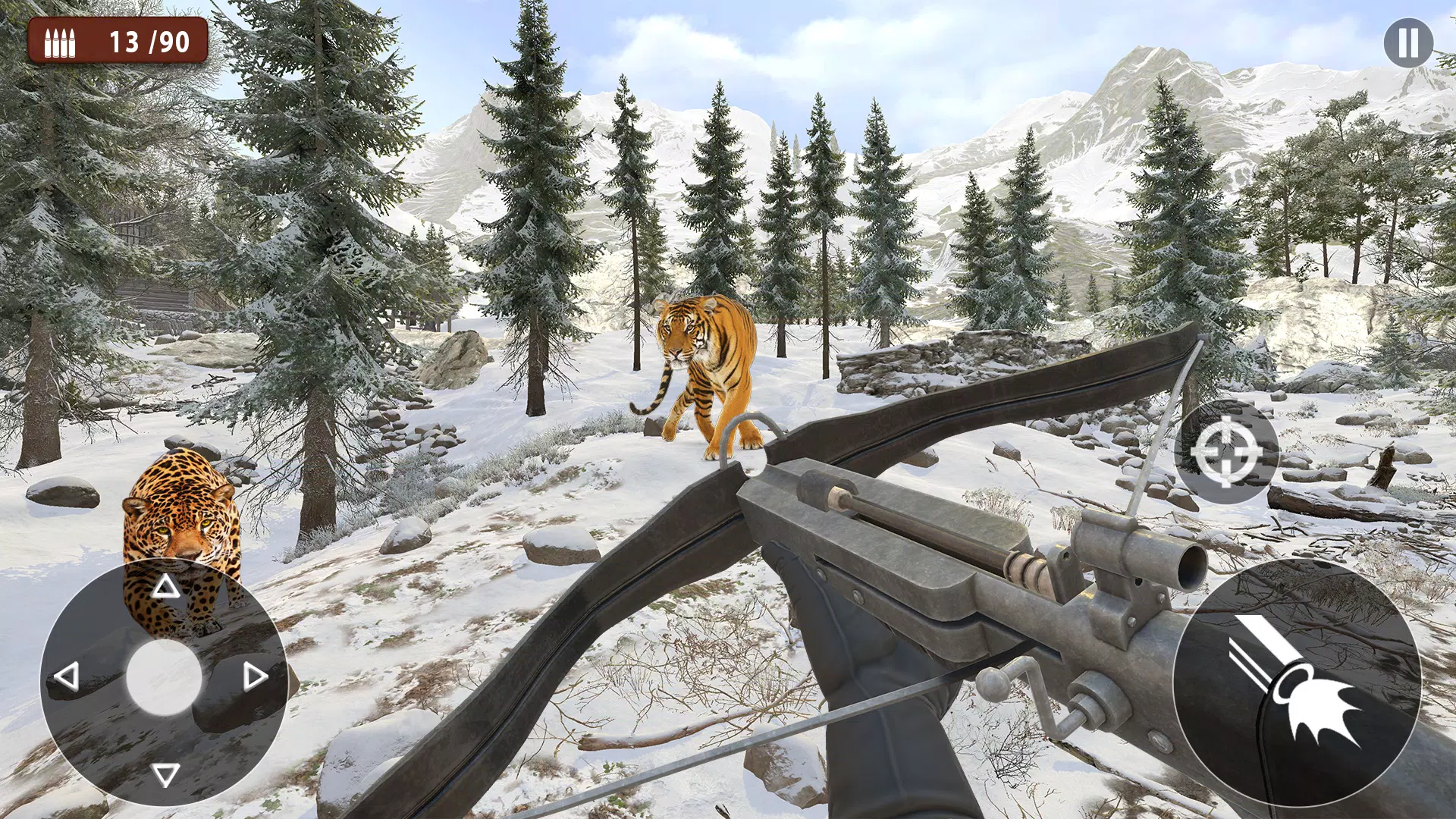Screen dimensions: 1456x819
Task: Pause the game with the pause icon
Action: (1407, 43)
